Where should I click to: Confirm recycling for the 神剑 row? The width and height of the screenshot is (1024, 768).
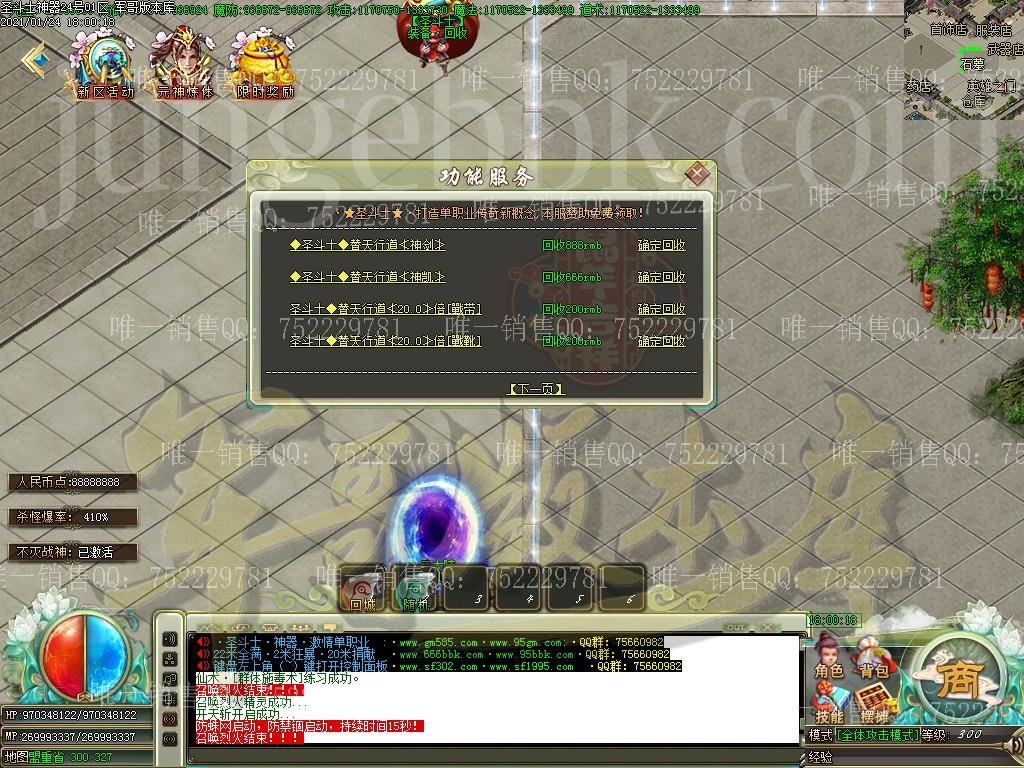point(661,245)
